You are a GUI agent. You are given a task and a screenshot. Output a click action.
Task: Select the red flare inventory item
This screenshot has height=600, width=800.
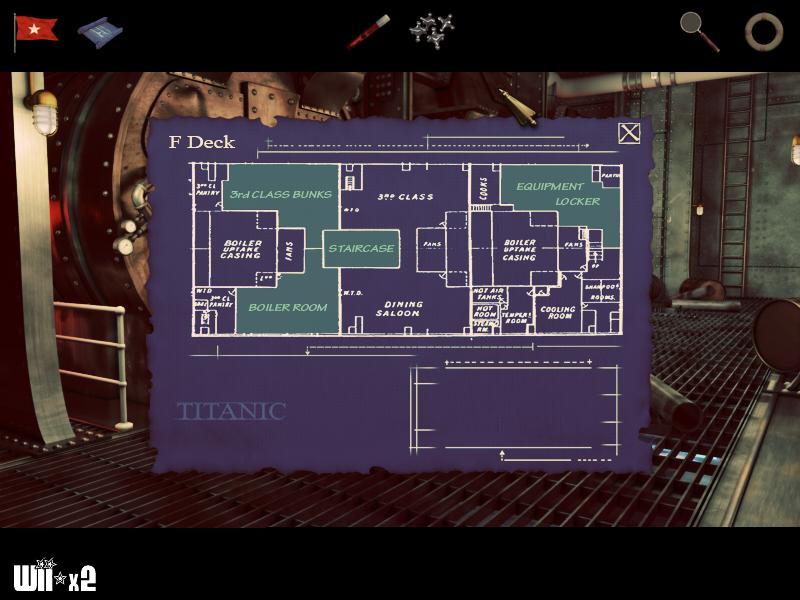368,31
